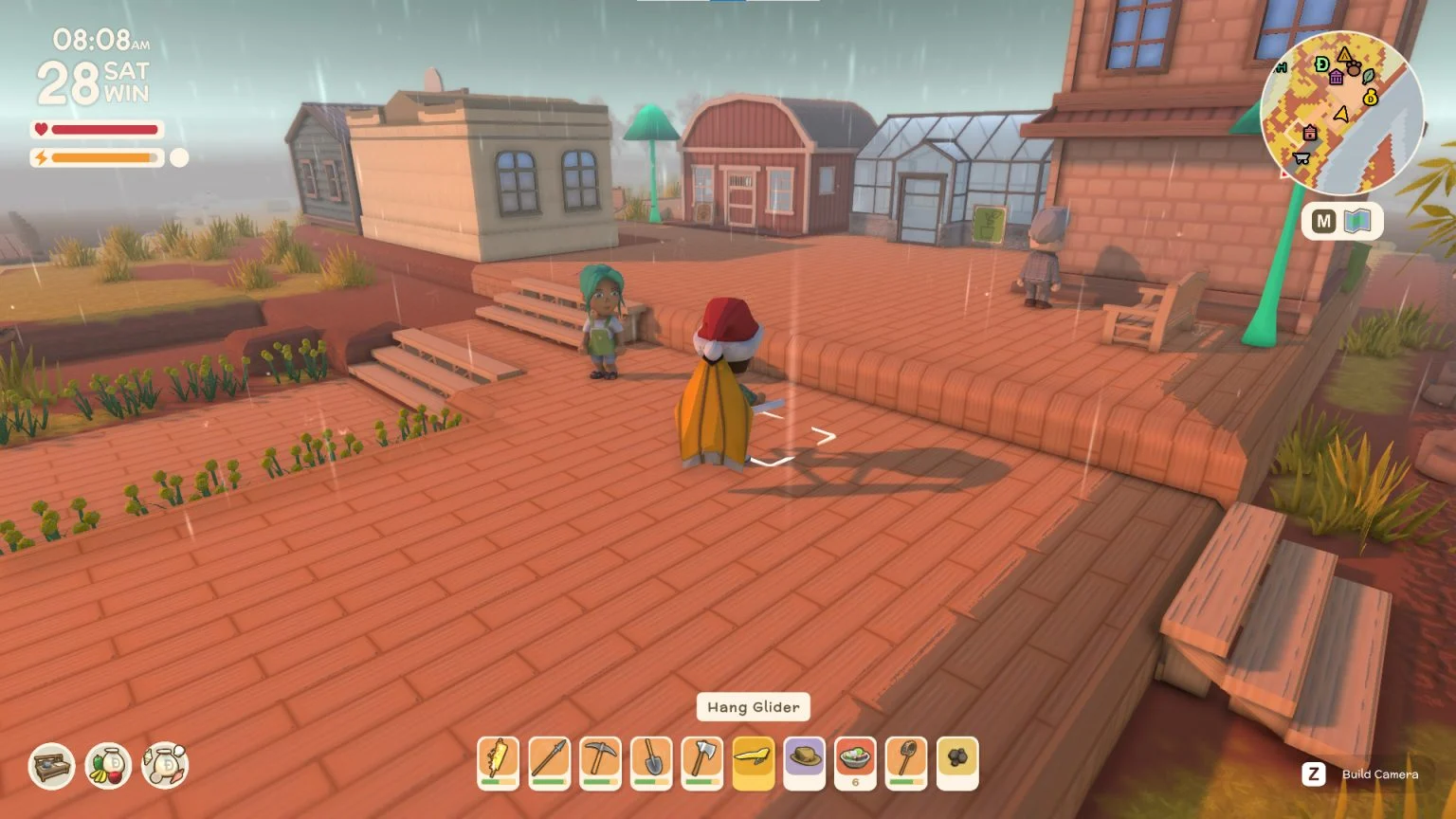The width and height of the screenshot is (1456, 819).
Task: Click the purple museum marker on minimap
Action: click(1336, 77)
